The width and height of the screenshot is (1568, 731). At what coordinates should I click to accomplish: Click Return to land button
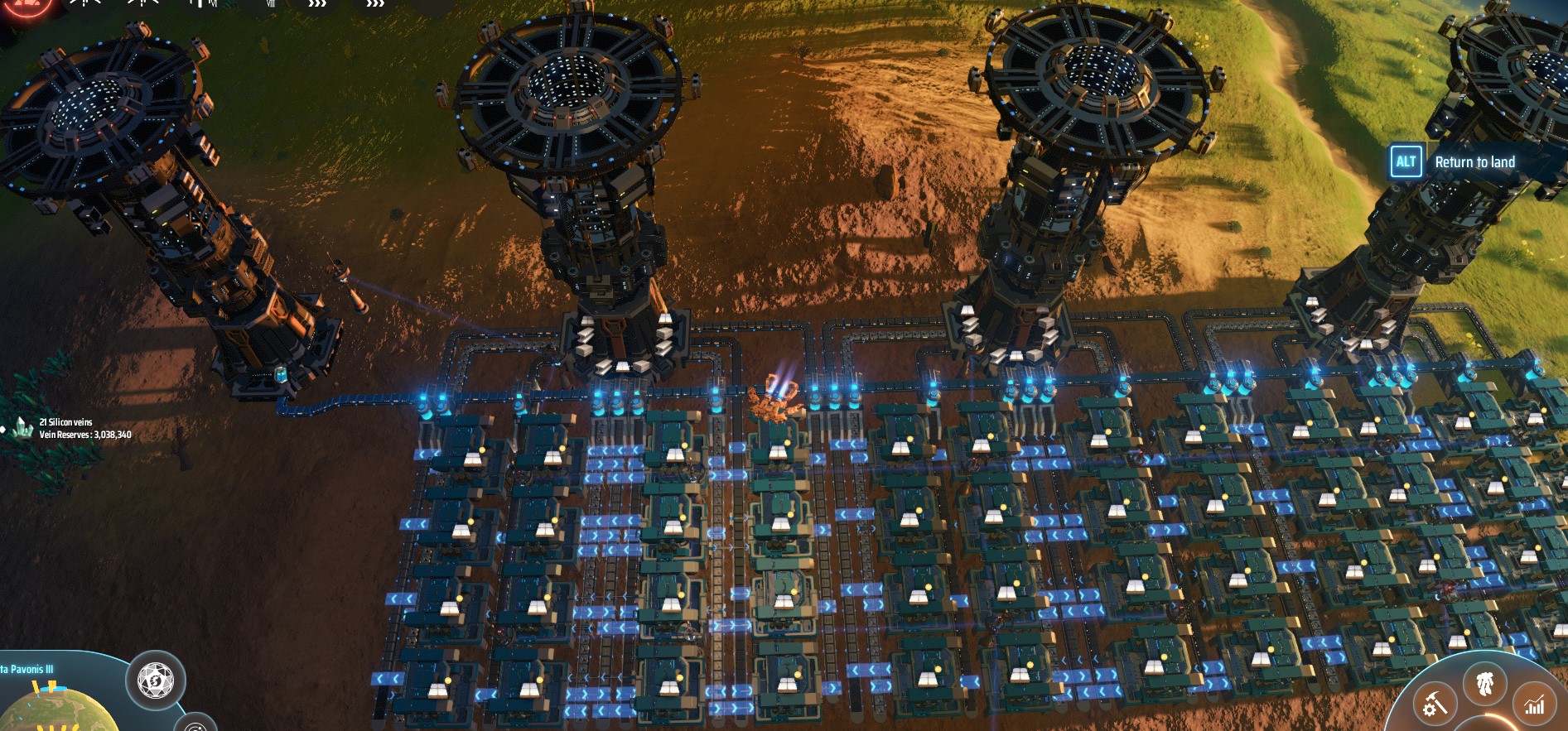[x=1474, y=162]
